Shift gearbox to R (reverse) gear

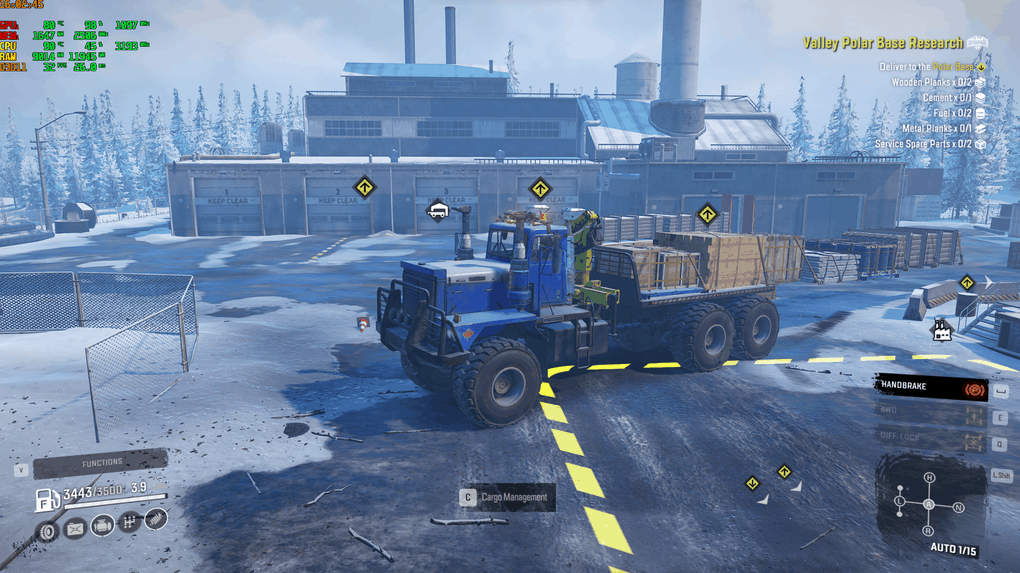pos(929,530)
